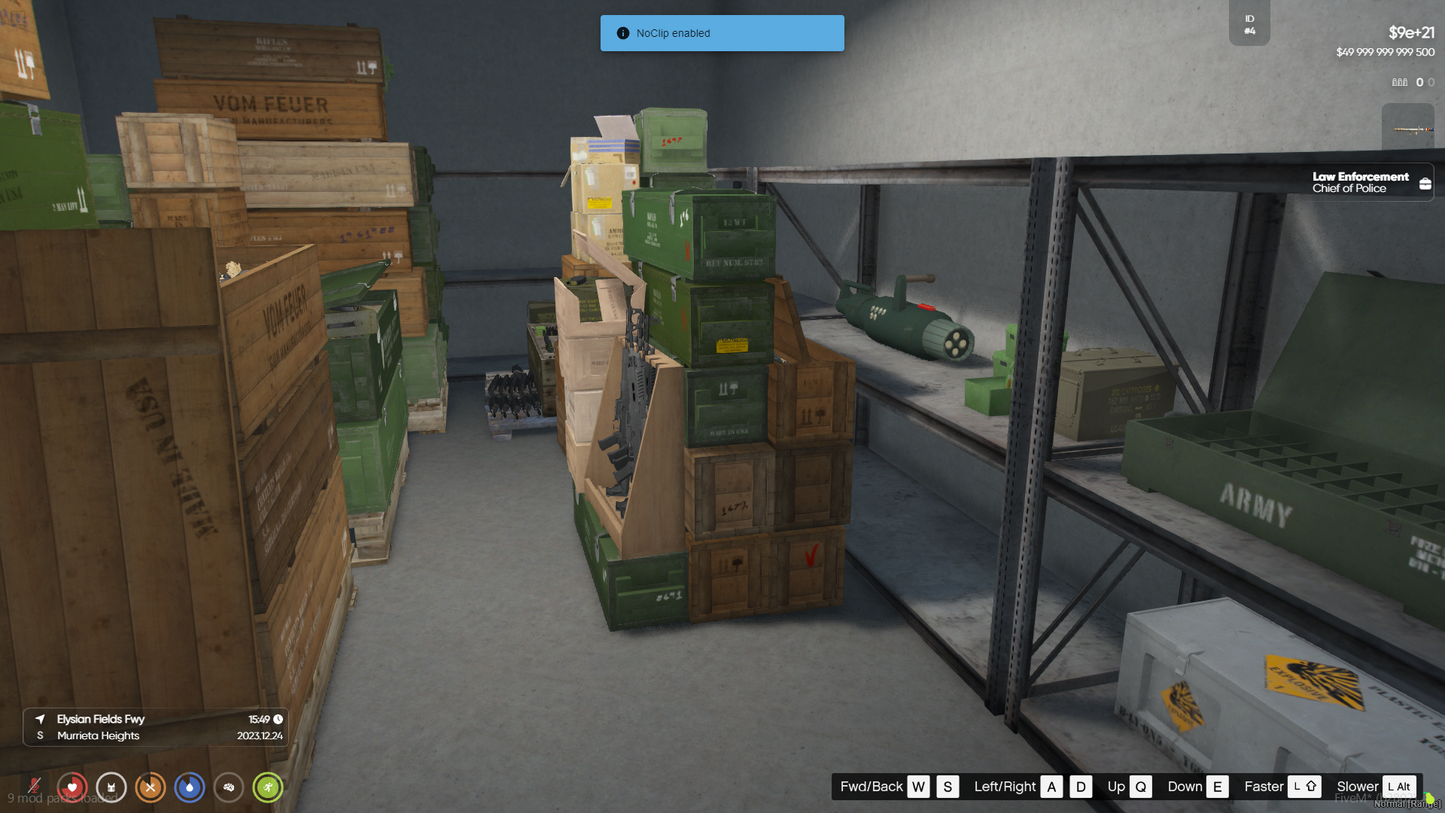Viewport: 1445px width, 813px height.
Task: Select the heart health status icon
Action: click(72, 788)
